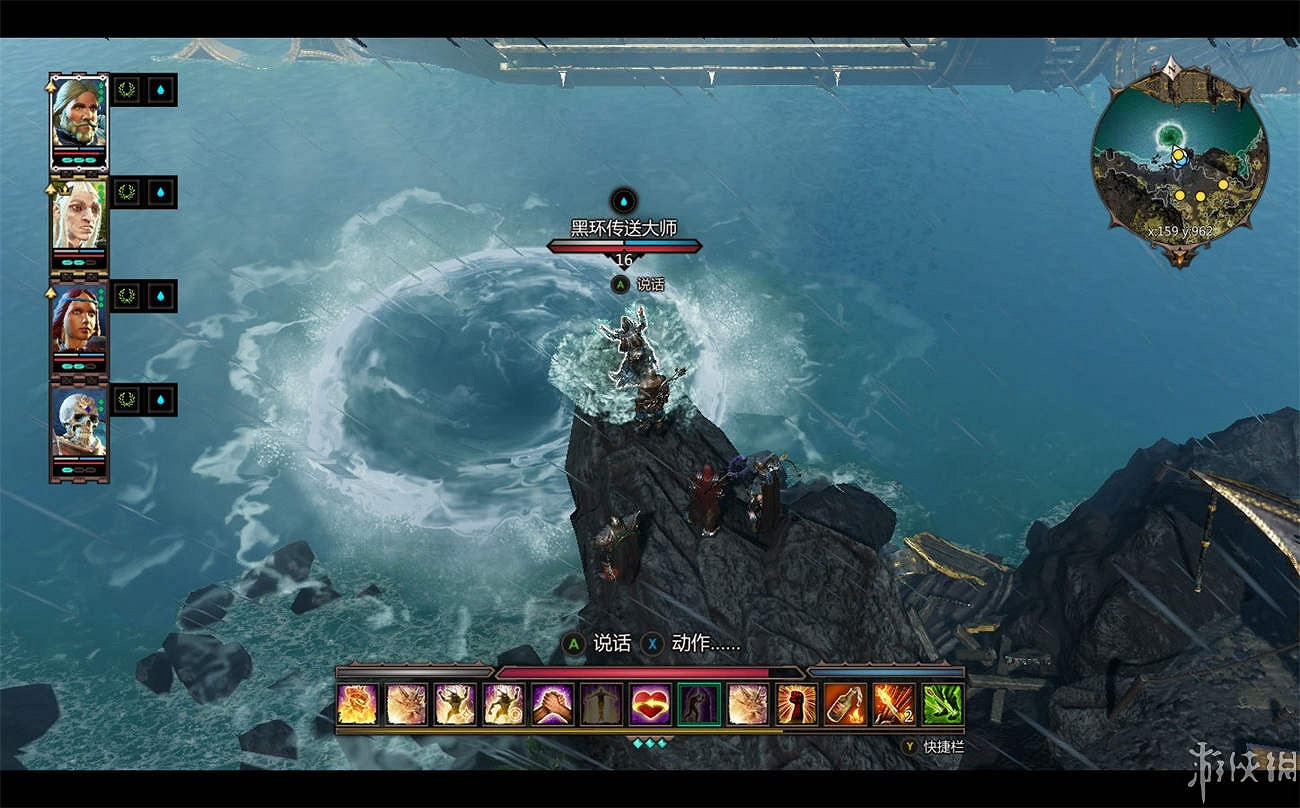Click the water drop status above NPC name
This screenshot has height=808, width=1300.
624,200
